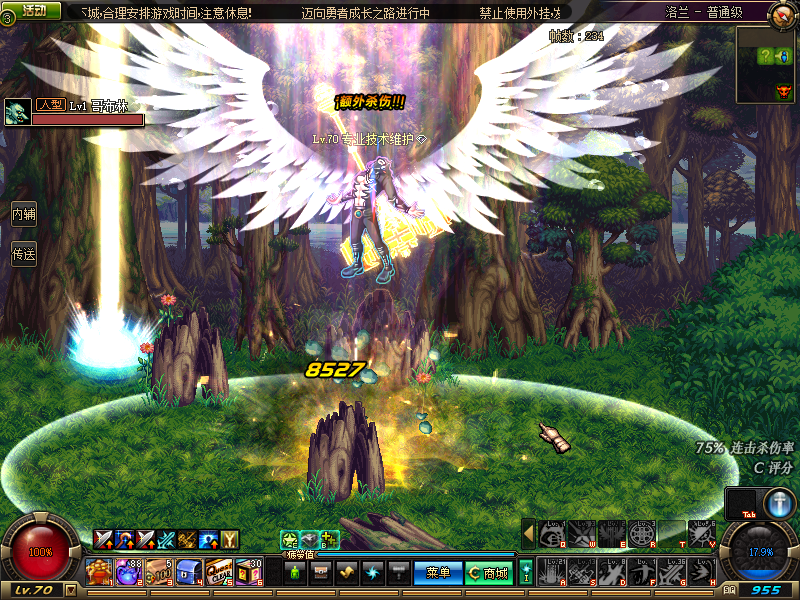The height and width of the screenshot is (600, 800).
Task: Activate the Lv.36 sword skill on G
Action: [x=675, y=572]
